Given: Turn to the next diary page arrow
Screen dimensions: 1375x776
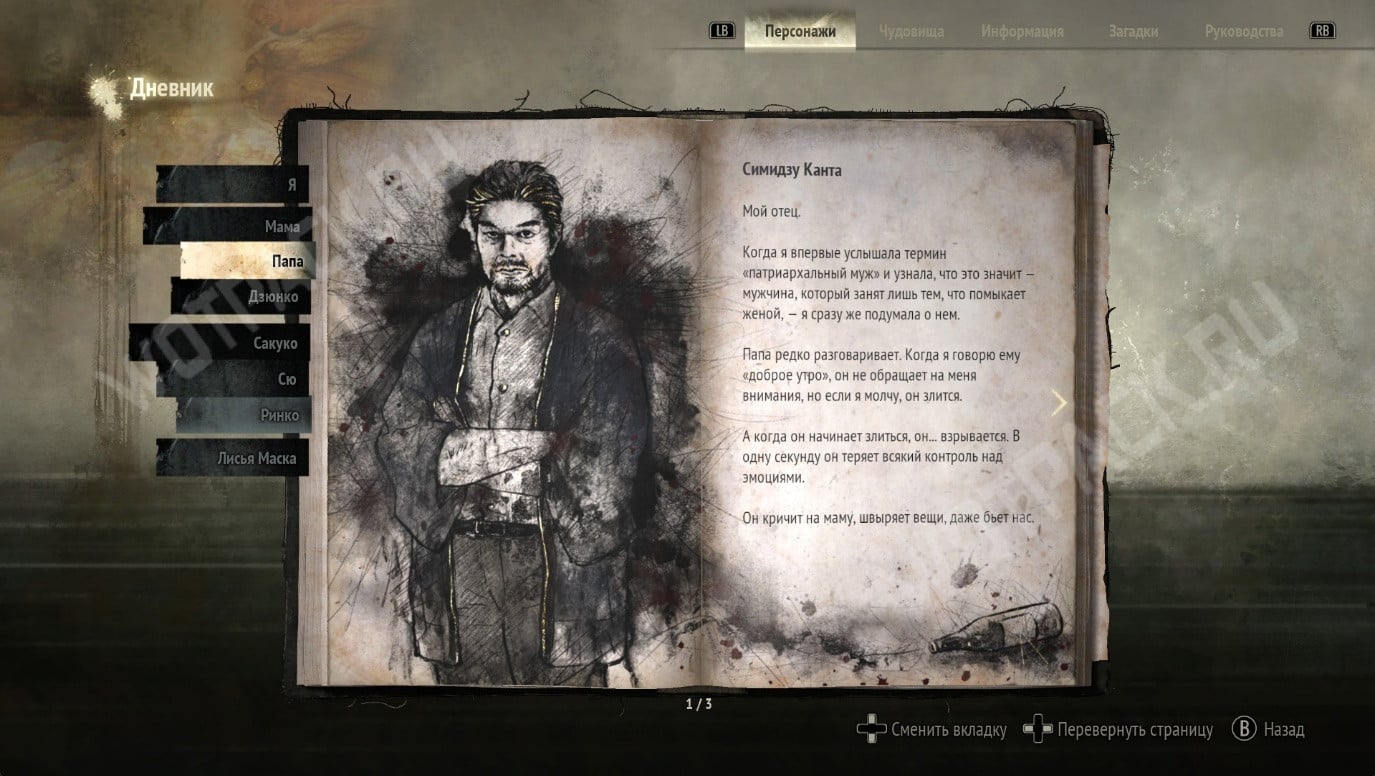Looking at the screenshot, I should coord(1059,402).
